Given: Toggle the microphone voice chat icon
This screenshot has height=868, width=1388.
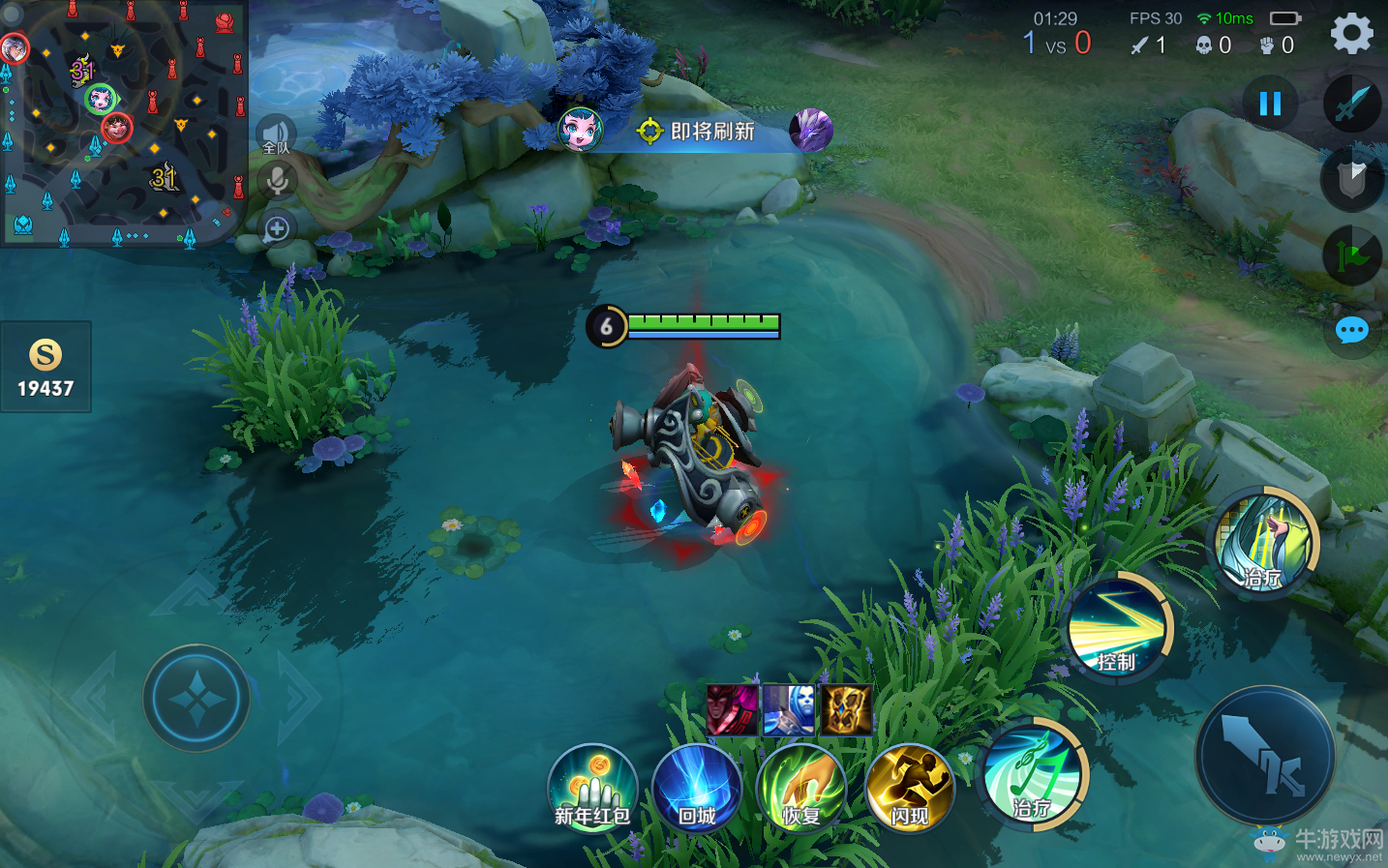Looking at the screenshot, I should [x=277, y=181].
